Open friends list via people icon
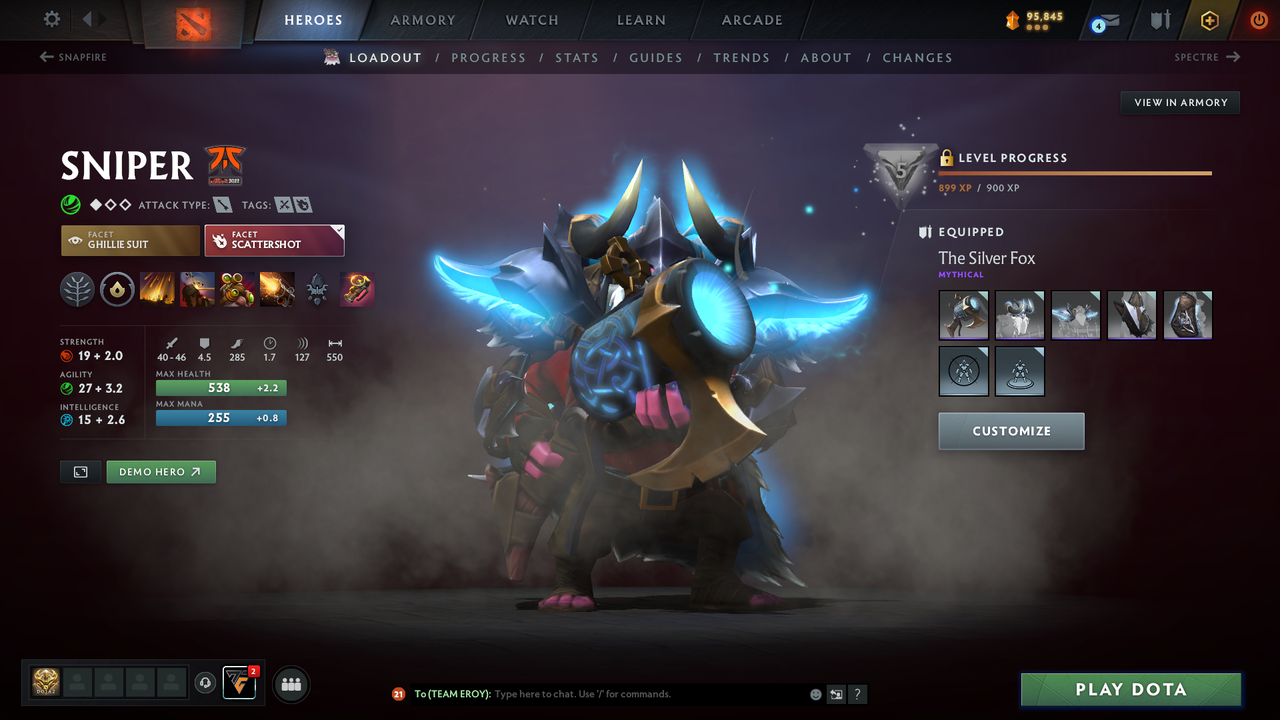 pos(289,684)
